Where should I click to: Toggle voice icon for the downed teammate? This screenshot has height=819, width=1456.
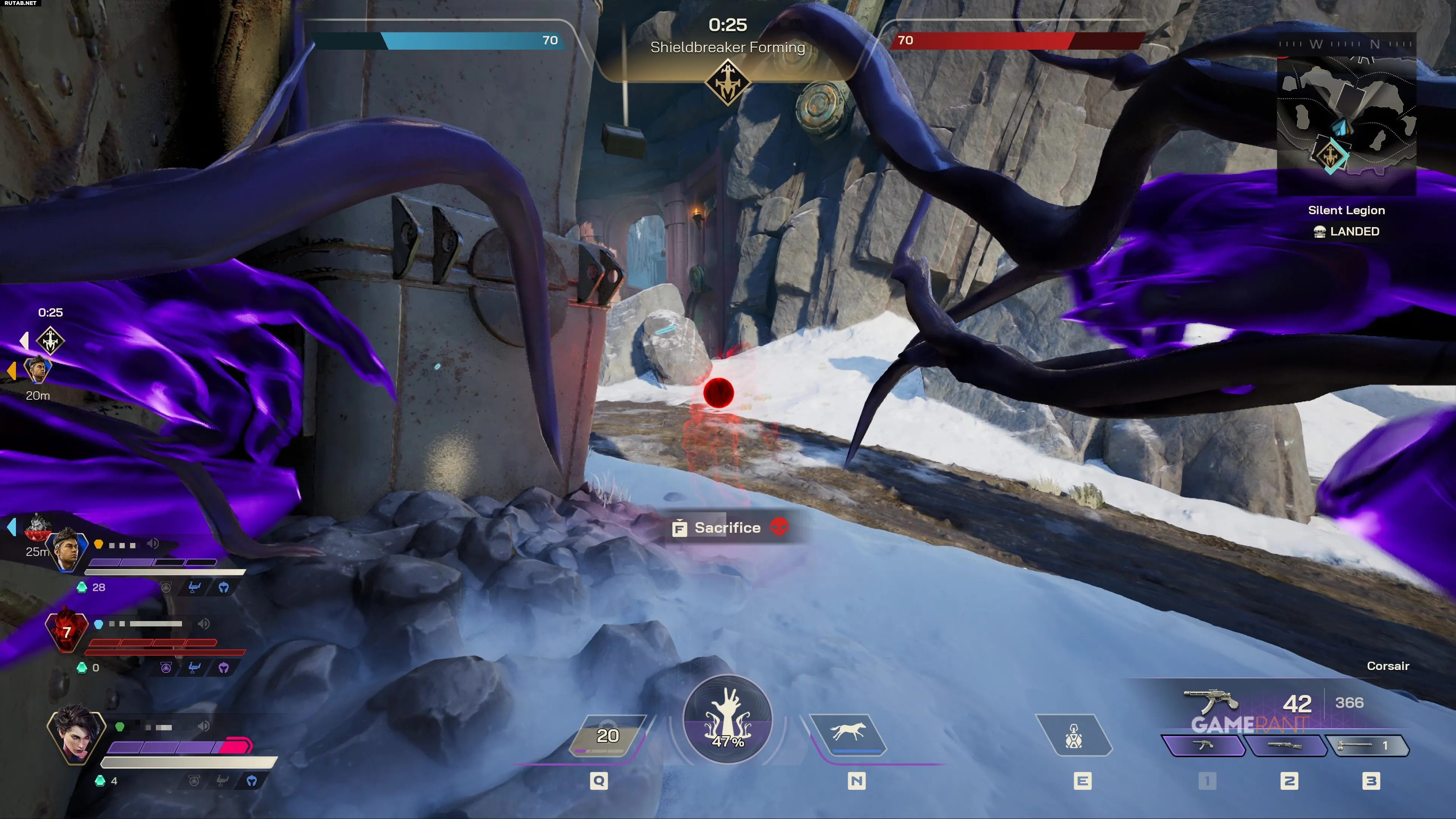click(204, 623)
